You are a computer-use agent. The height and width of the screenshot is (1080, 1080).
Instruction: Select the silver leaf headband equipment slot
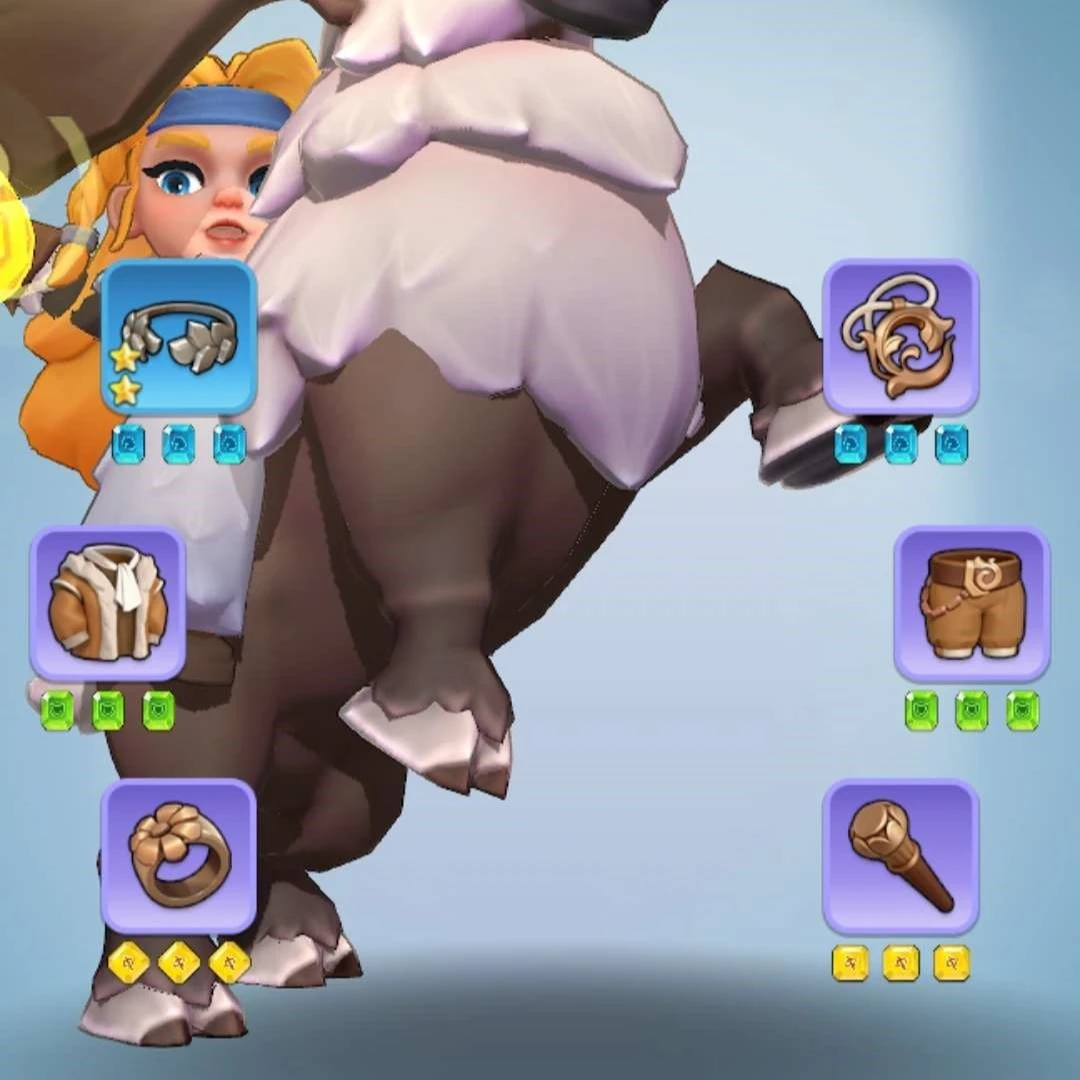[x=179, y=337]
